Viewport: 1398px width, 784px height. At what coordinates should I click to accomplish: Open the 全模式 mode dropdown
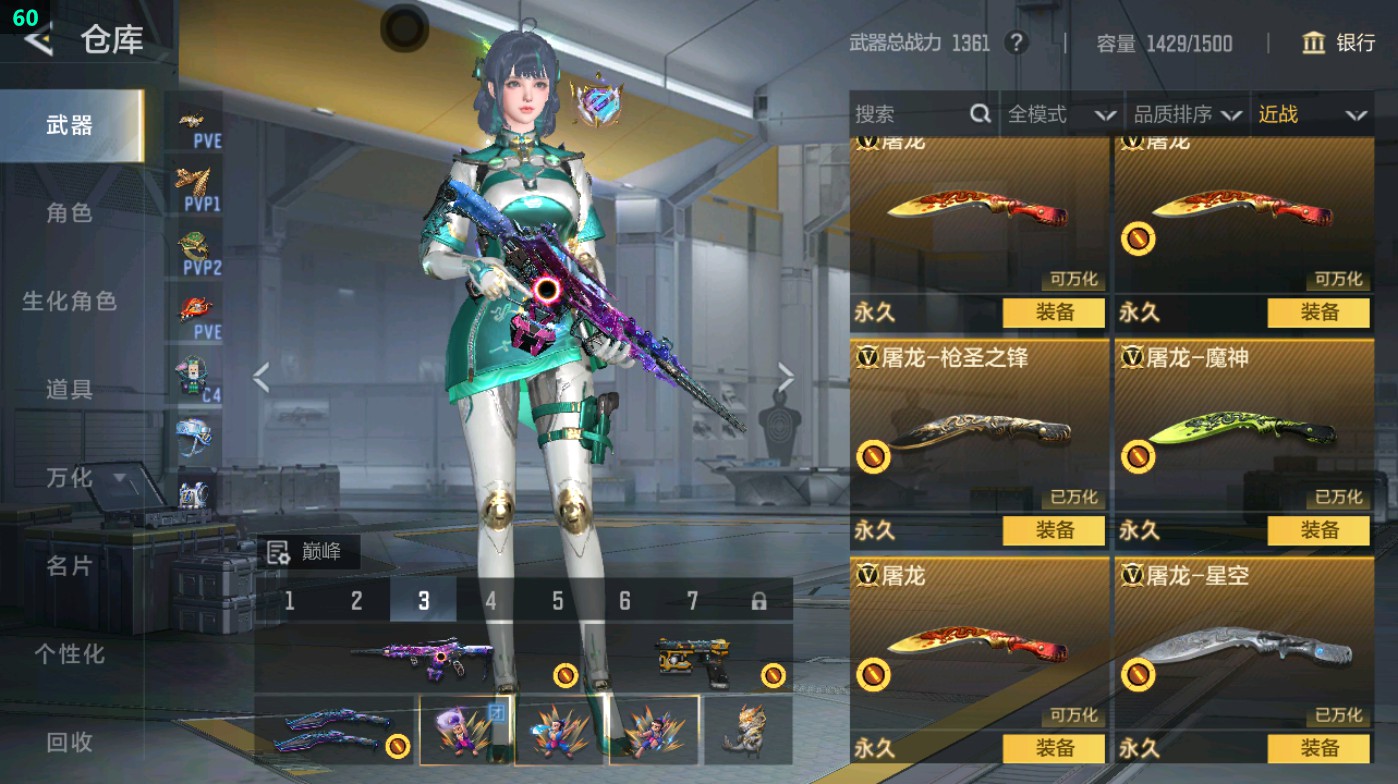[1040, 114]
